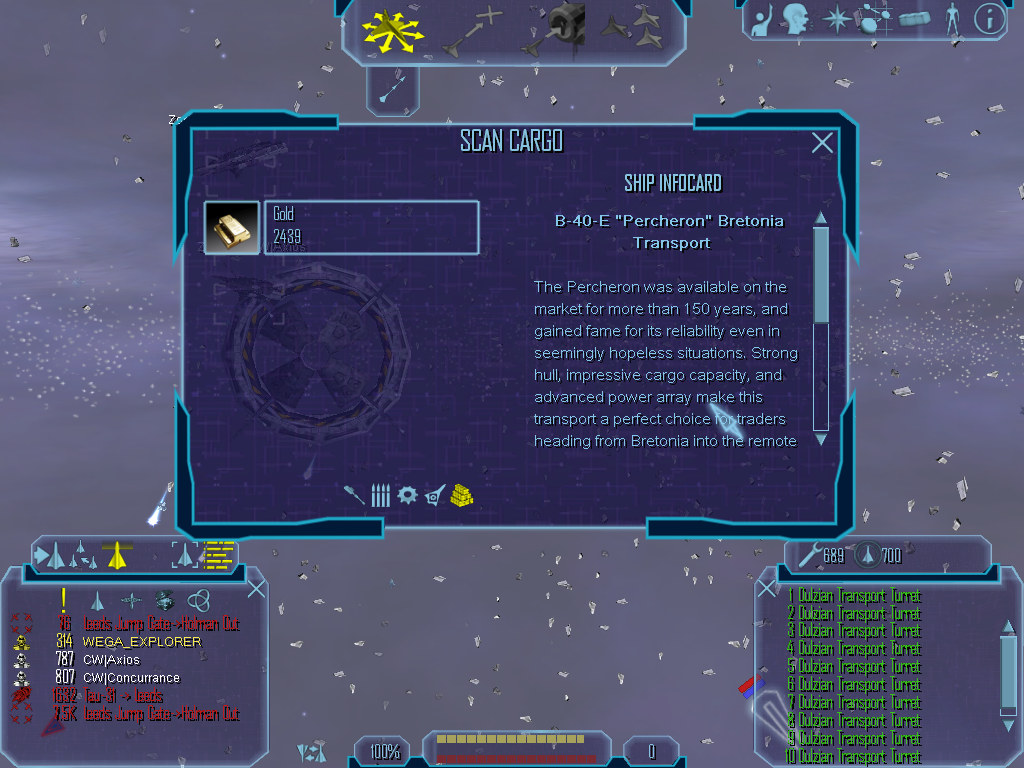The image size is (1024, 768).
Task: Open the chat talking-head icon
Action: (796, 18)
